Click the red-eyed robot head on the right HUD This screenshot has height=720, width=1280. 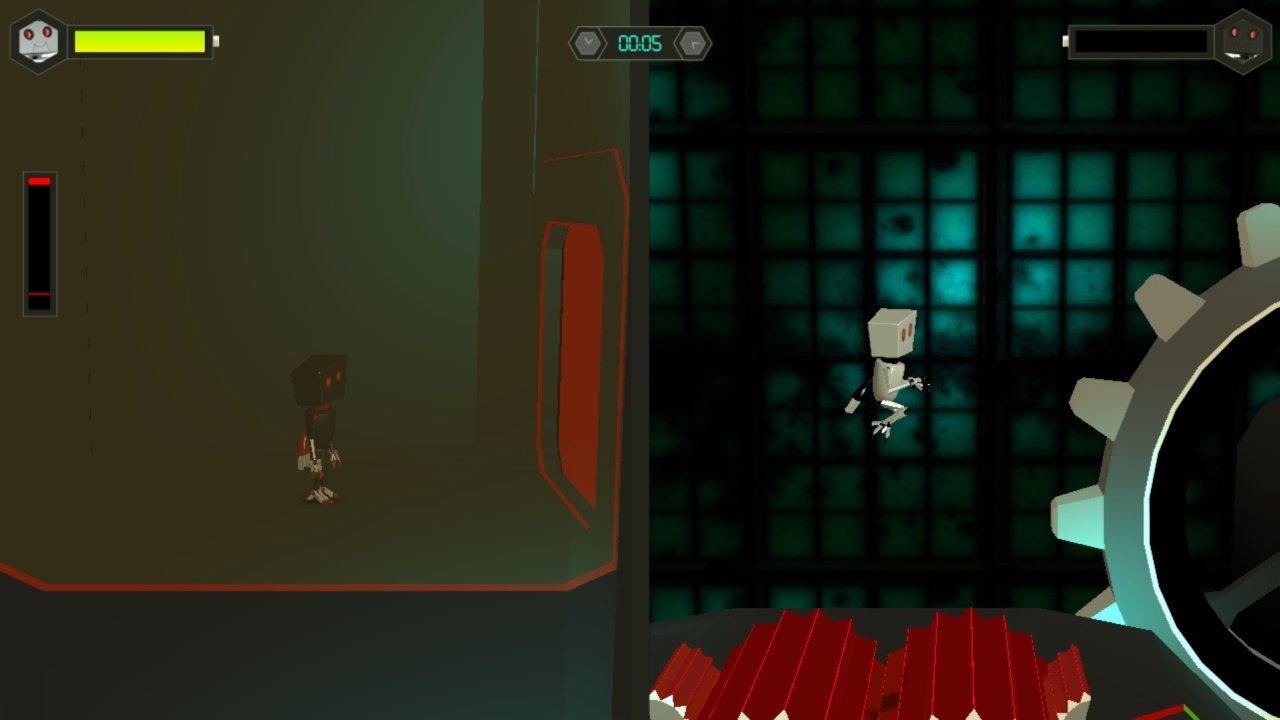coord(1244,40)
